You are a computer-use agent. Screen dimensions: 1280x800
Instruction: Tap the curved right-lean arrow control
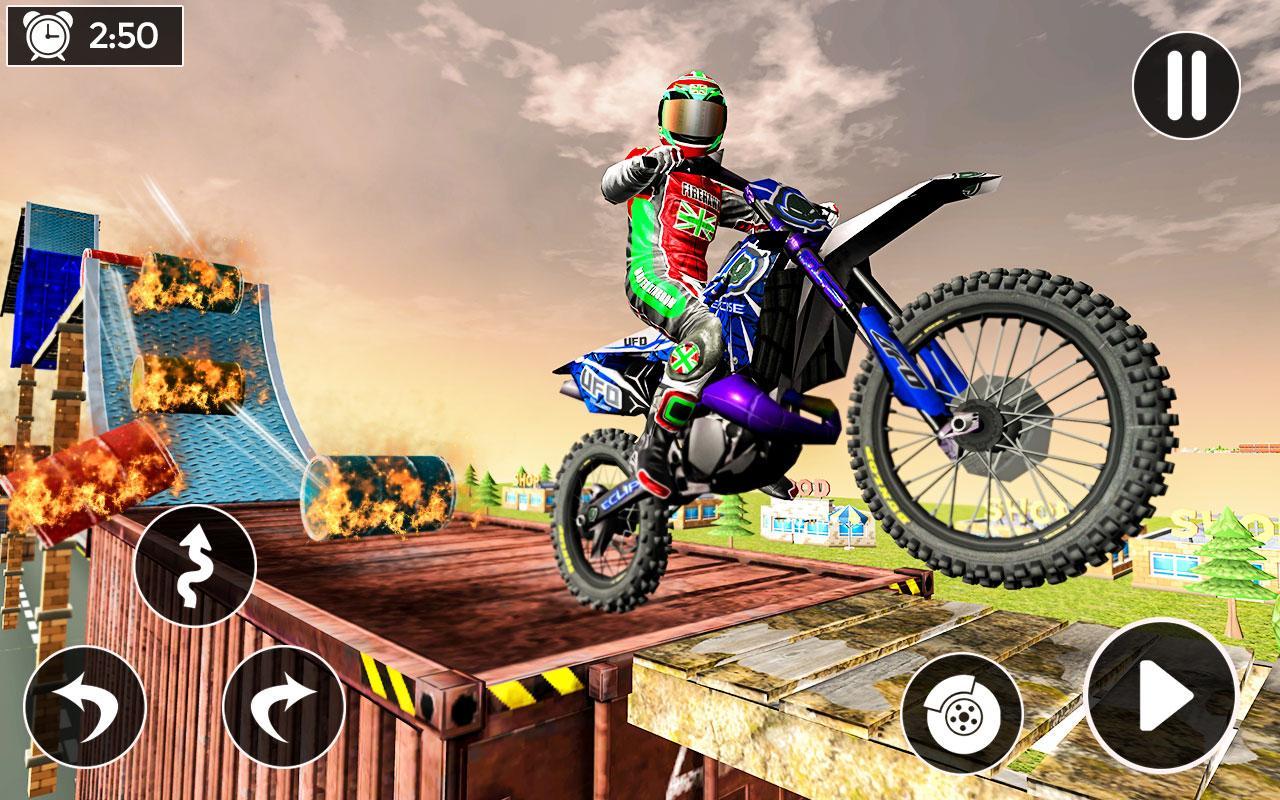point(283,703)
